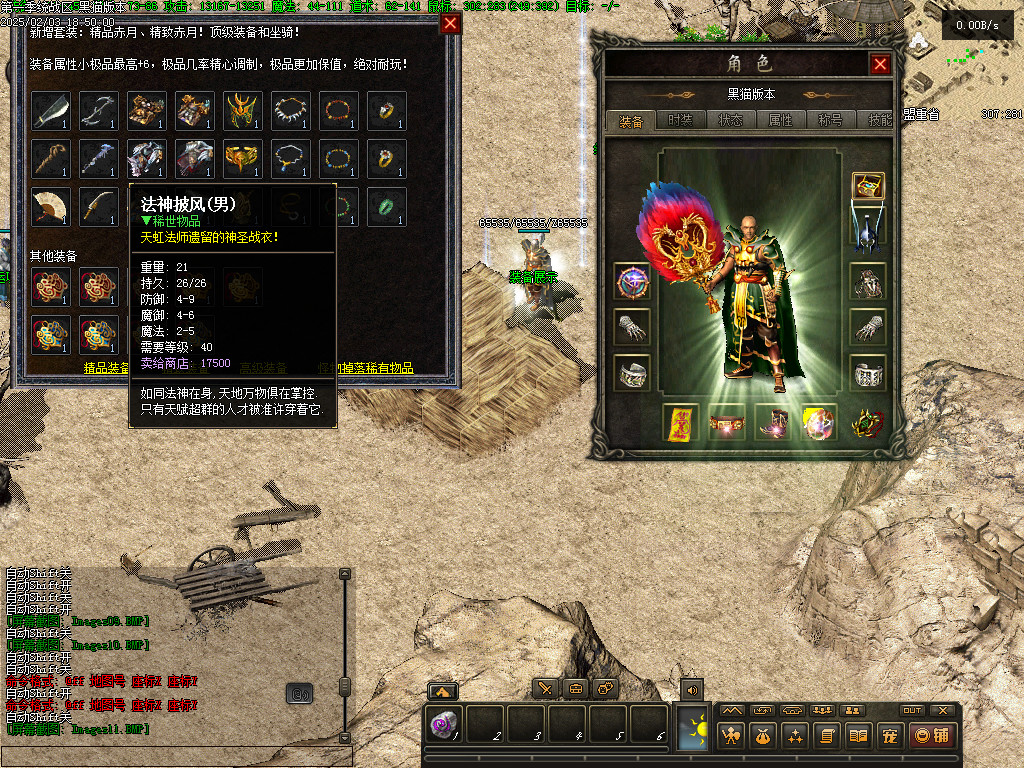Screen dimensions: 1024x768
Task: Select the equipped boots slot
Action: pos(773,423)
